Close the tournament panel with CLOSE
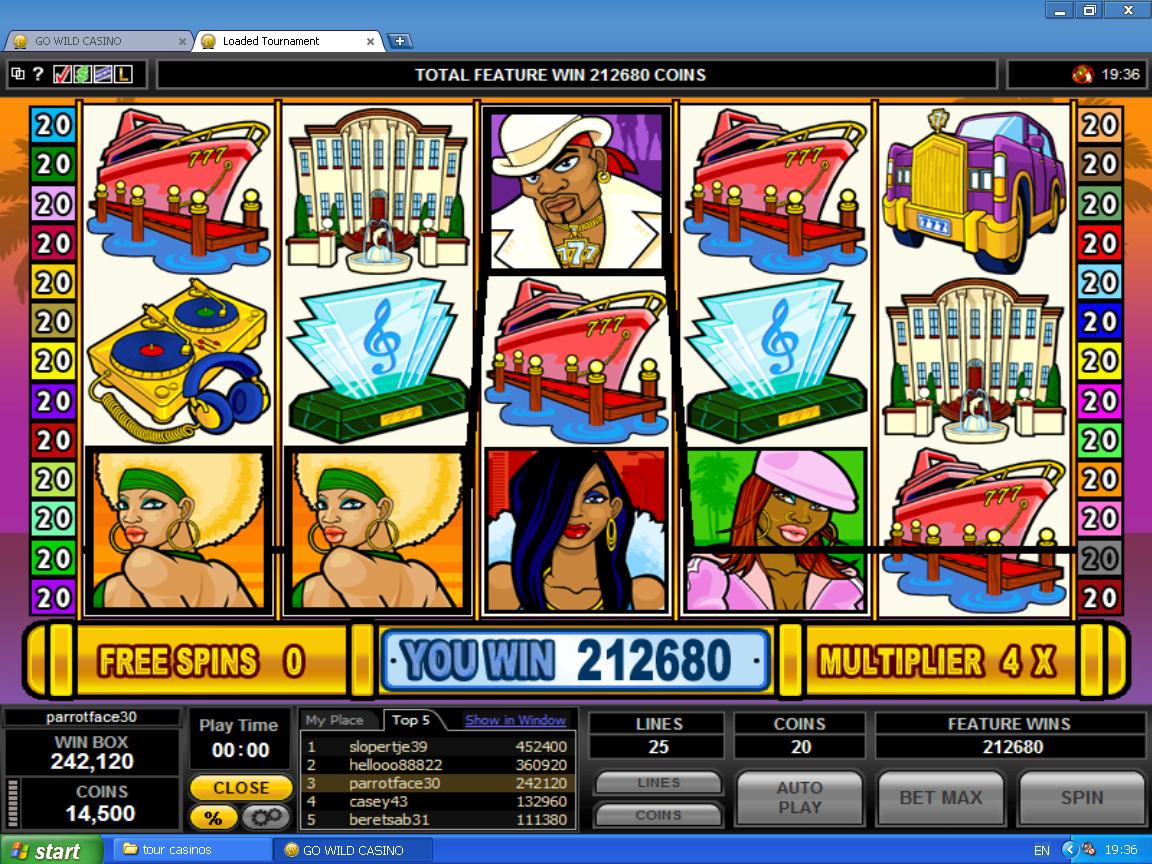The width and height of the screenshot is (1152, 864). pos(241,788)
